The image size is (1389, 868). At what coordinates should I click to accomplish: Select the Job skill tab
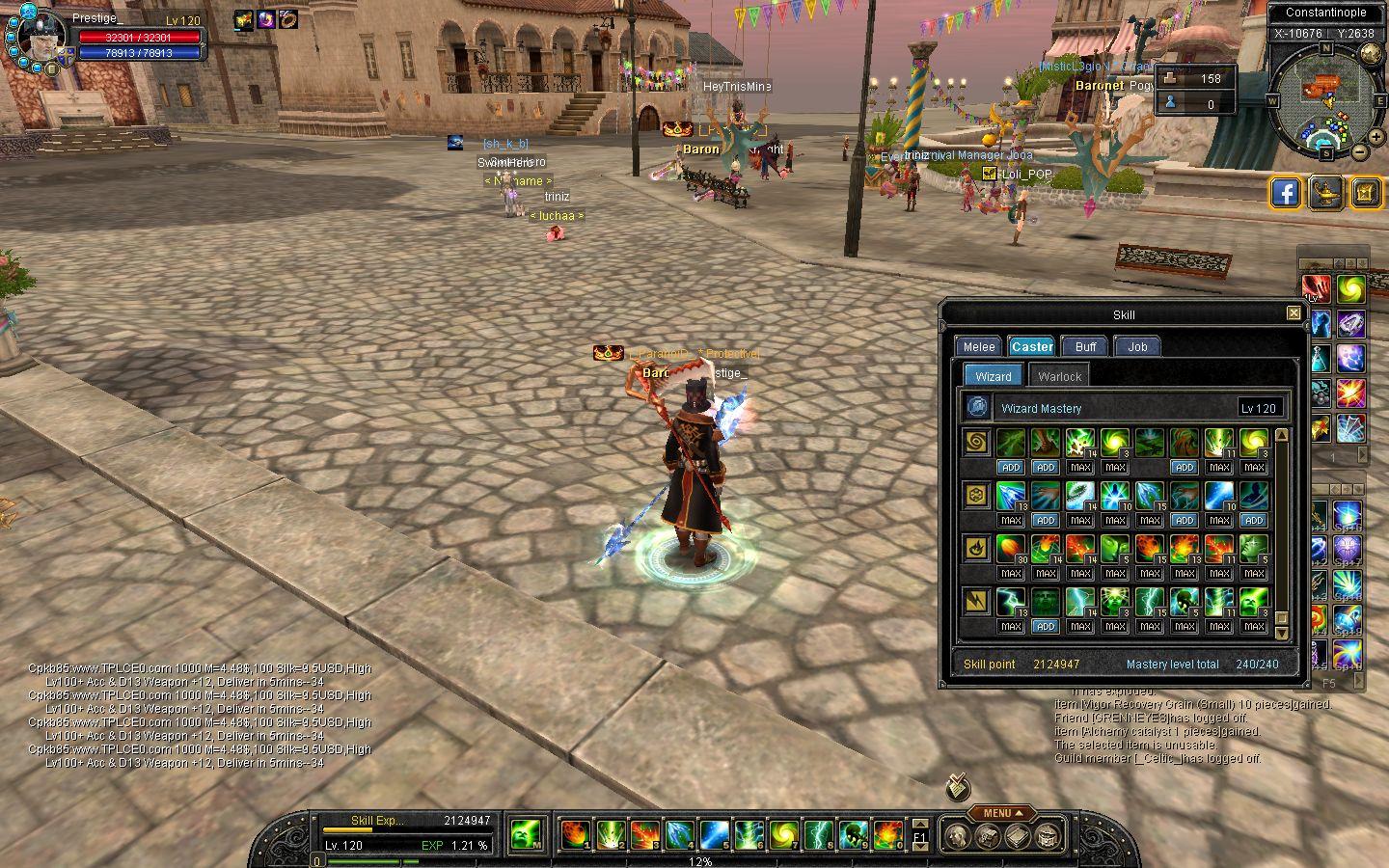click(1137, 347)
